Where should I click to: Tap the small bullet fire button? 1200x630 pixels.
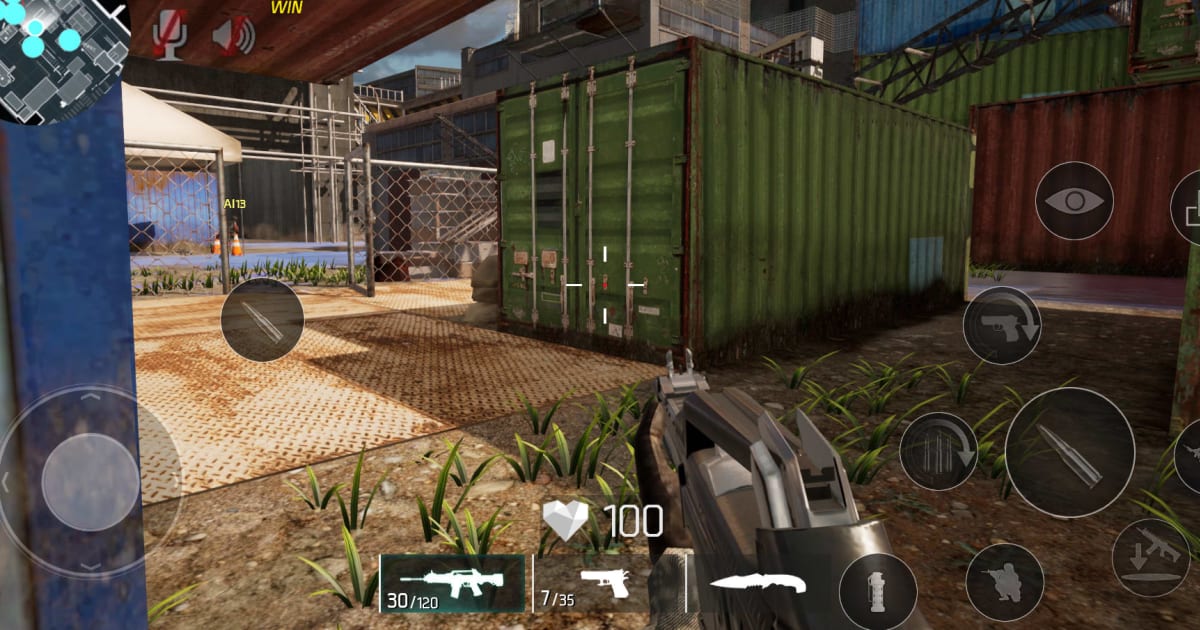click(x=262, y=320)
